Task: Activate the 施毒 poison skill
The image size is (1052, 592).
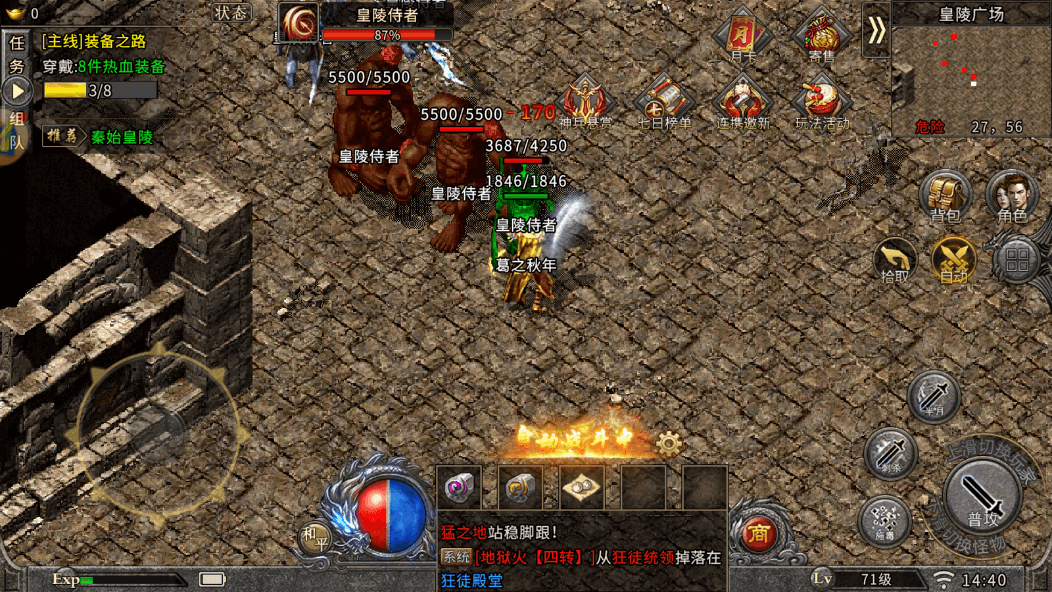Action: [883, 520]
